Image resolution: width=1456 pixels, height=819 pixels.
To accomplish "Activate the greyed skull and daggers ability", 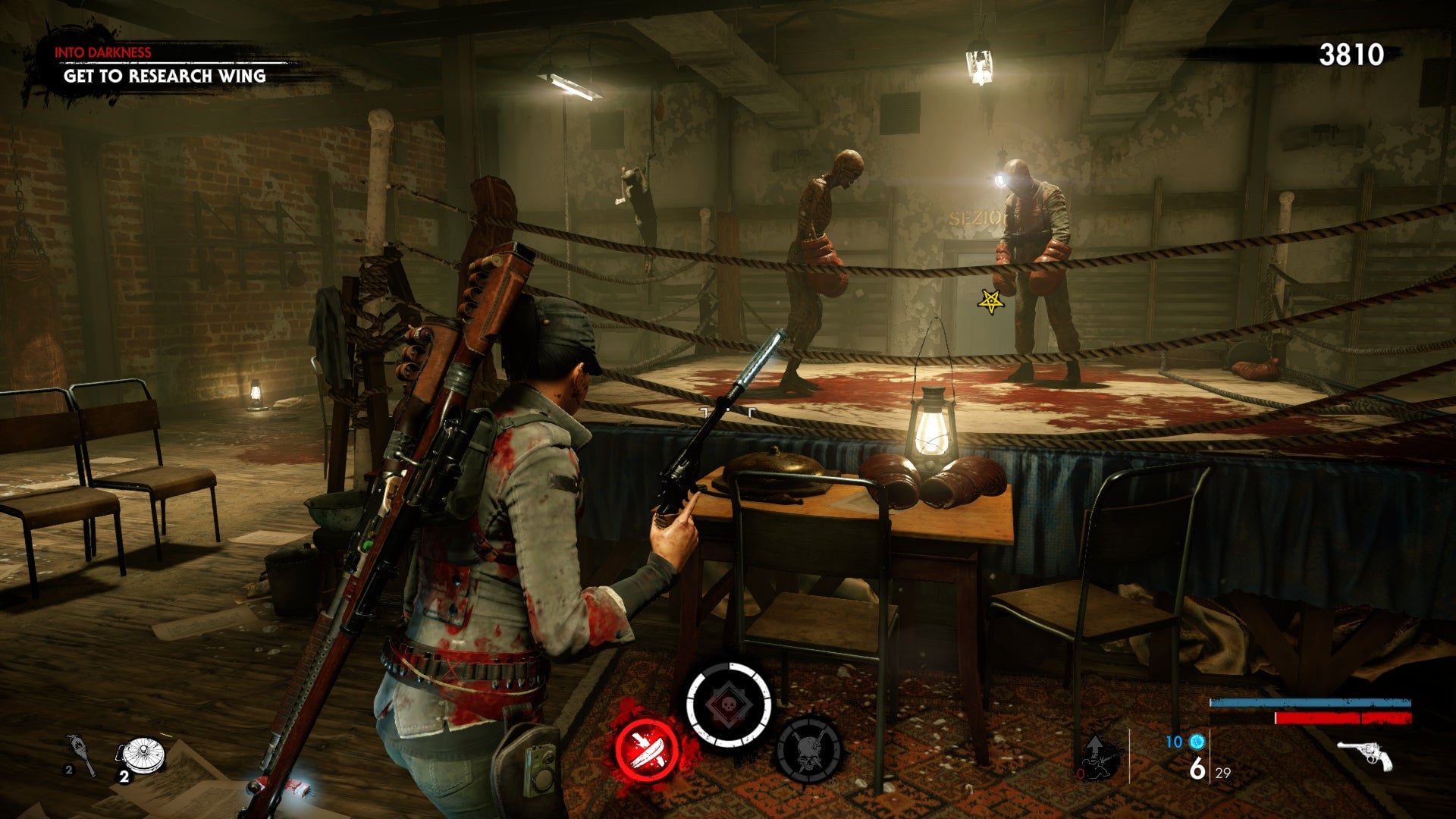I will (809, 749).
